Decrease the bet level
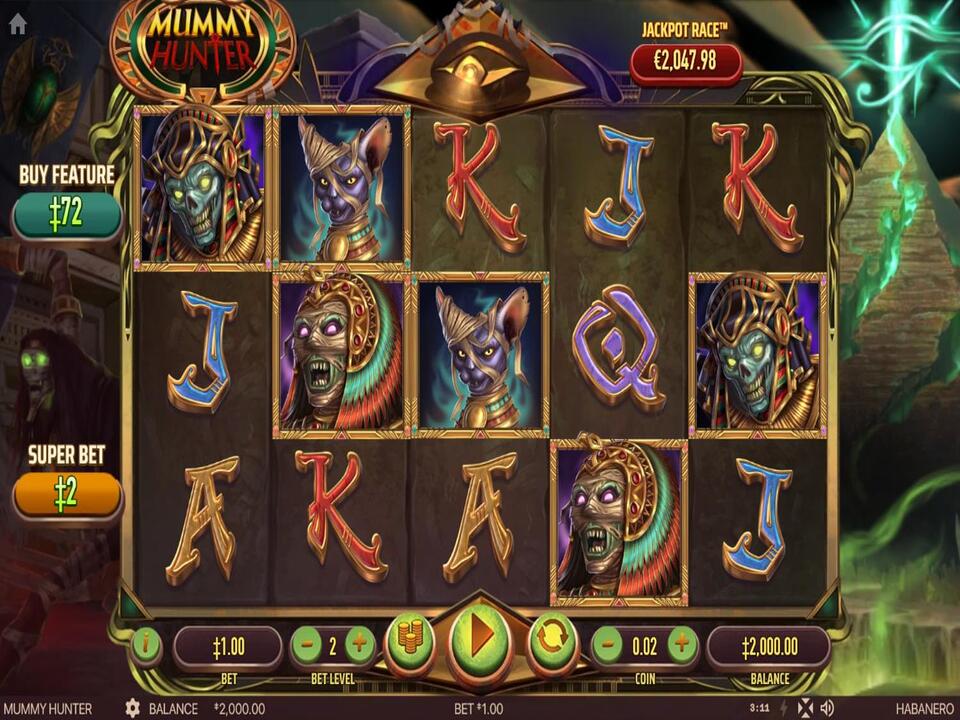The width and height of the screenshot is (960, 720). click(307, 646)
